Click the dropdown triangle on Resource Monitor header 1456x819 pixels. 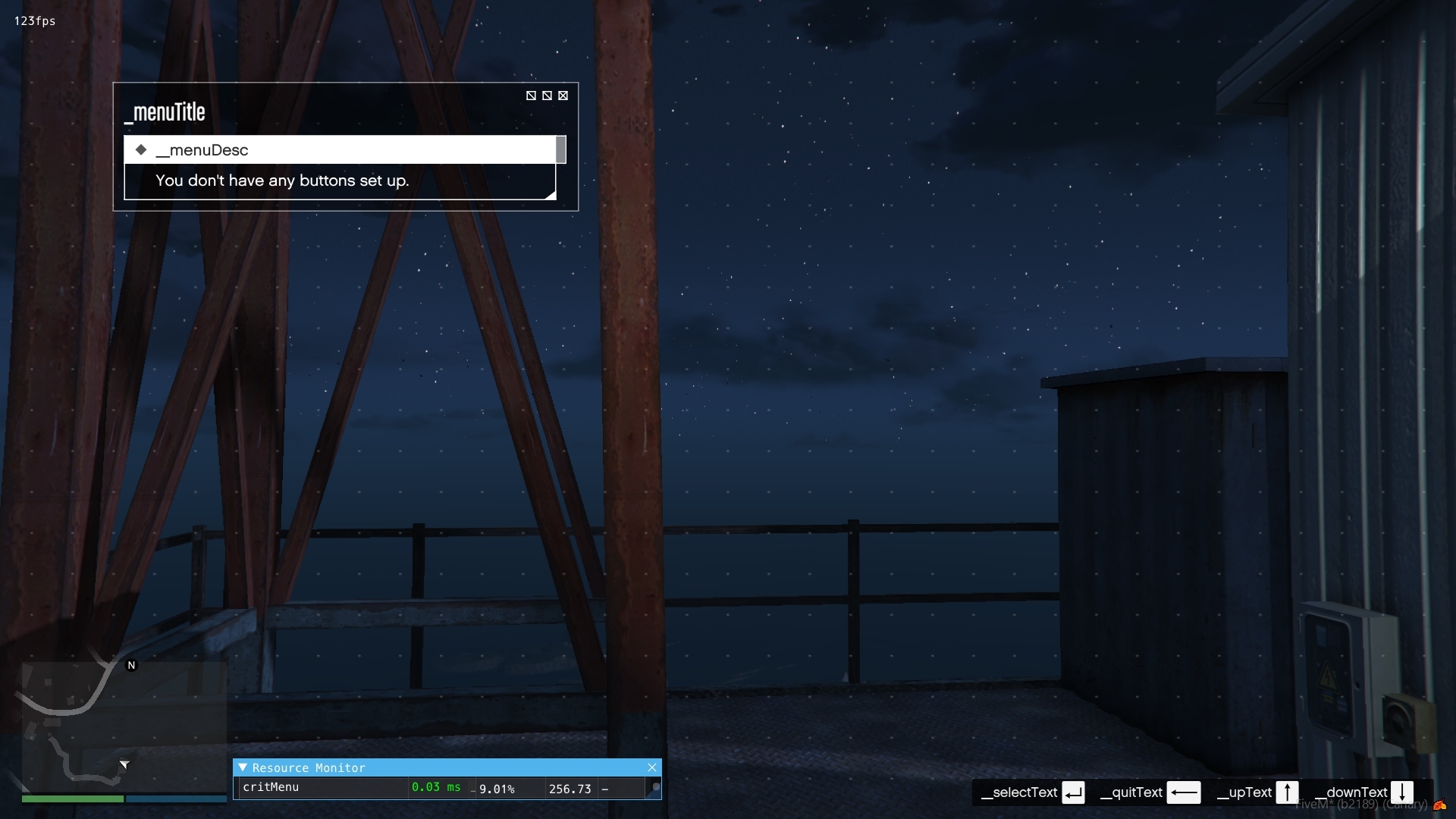(243, 767)
